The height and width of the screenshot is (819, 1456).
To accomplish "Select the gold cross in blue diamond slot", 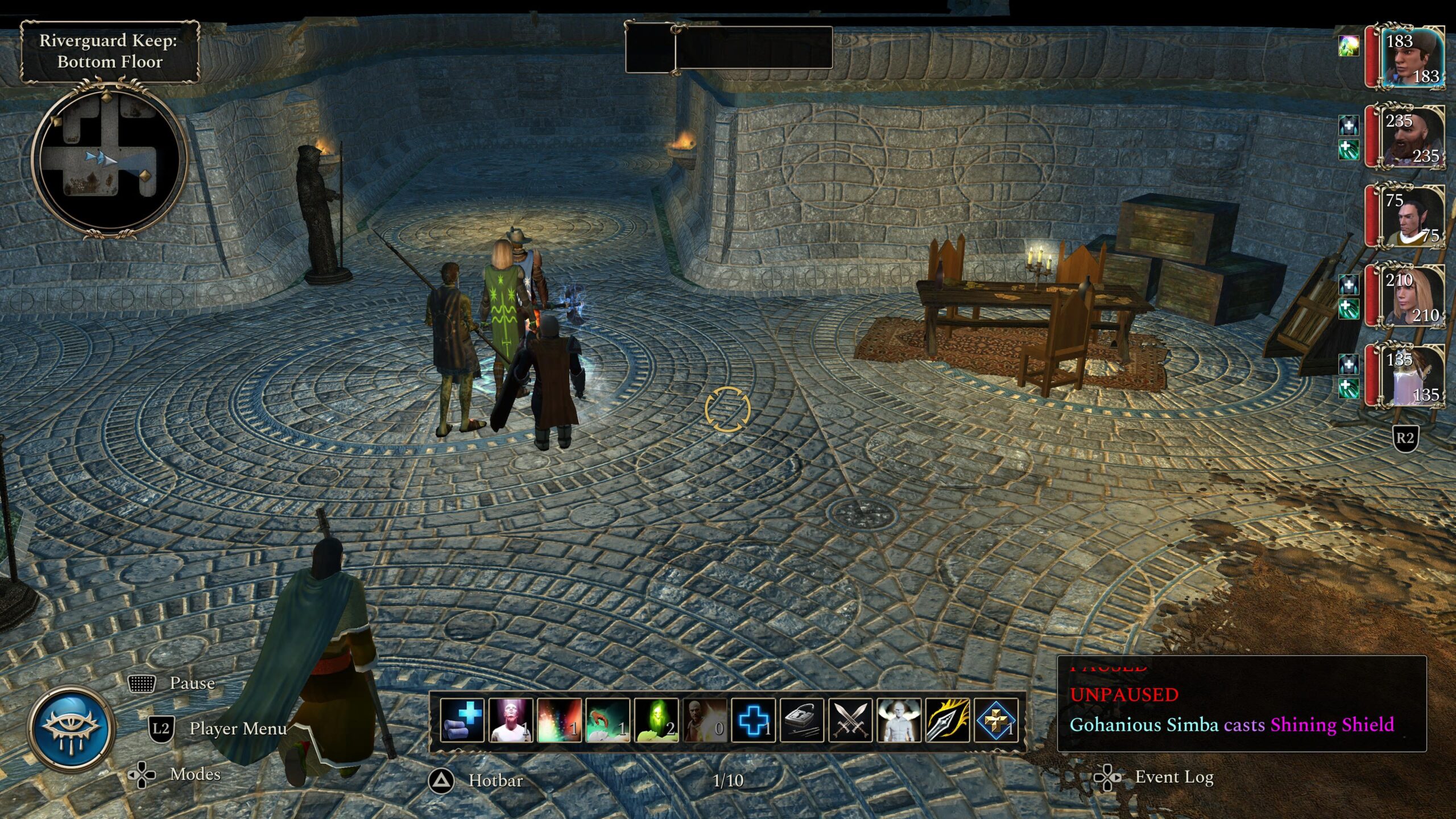I will click(x=996, y=721).
